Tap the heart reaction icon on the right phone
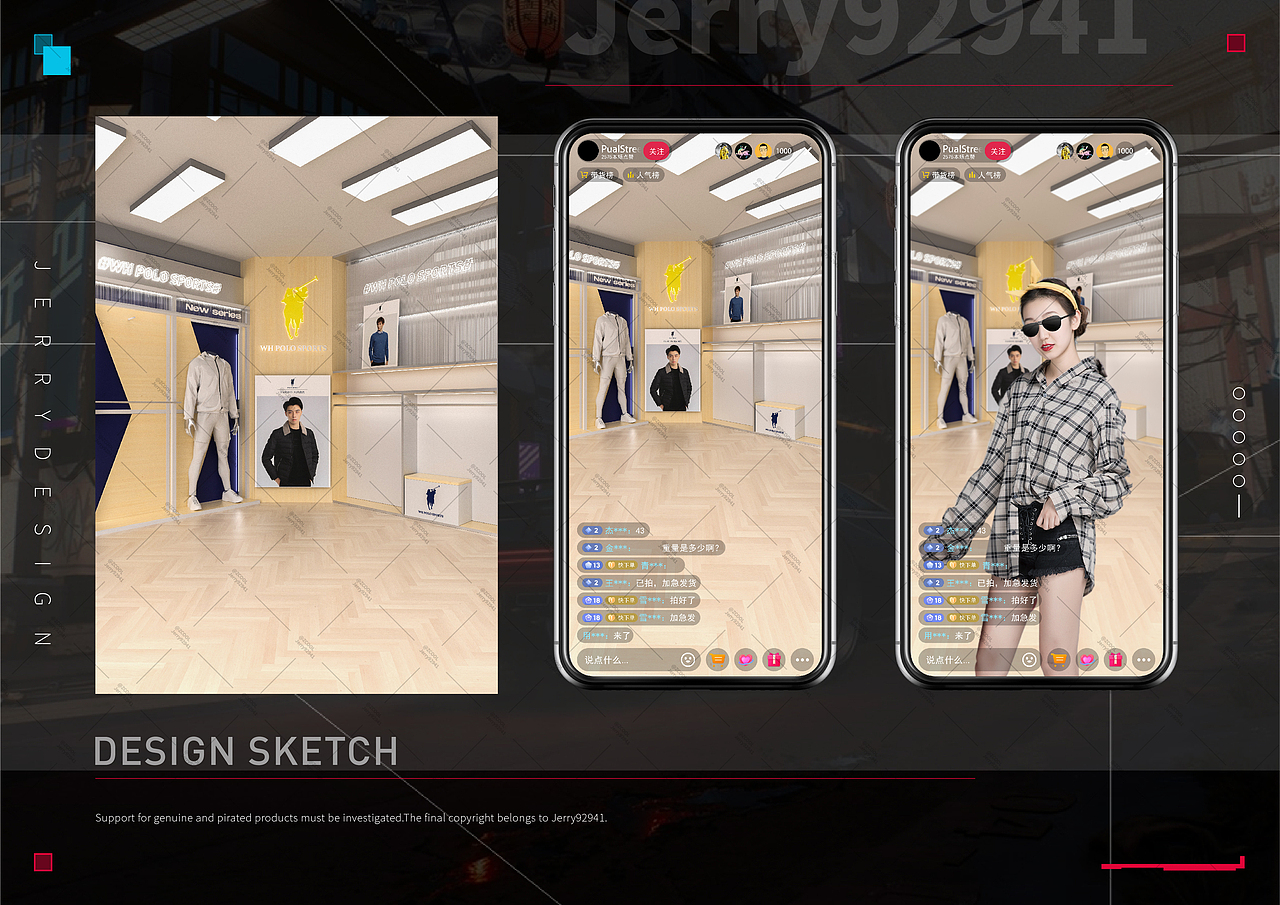Viewport: 1280px width, 905px height. pyautogui.click(x=1086, y=660)
